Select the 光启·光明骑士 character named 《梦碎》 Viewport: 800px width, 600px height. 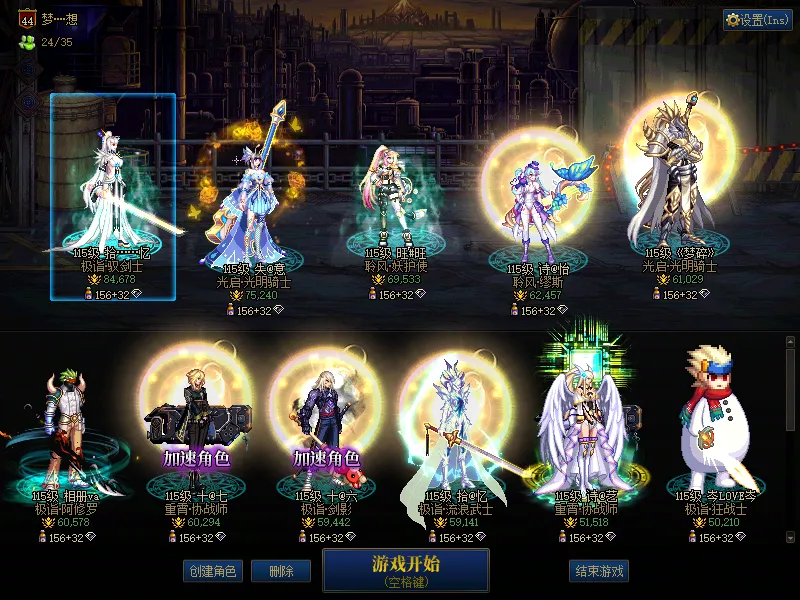[680, 190]
